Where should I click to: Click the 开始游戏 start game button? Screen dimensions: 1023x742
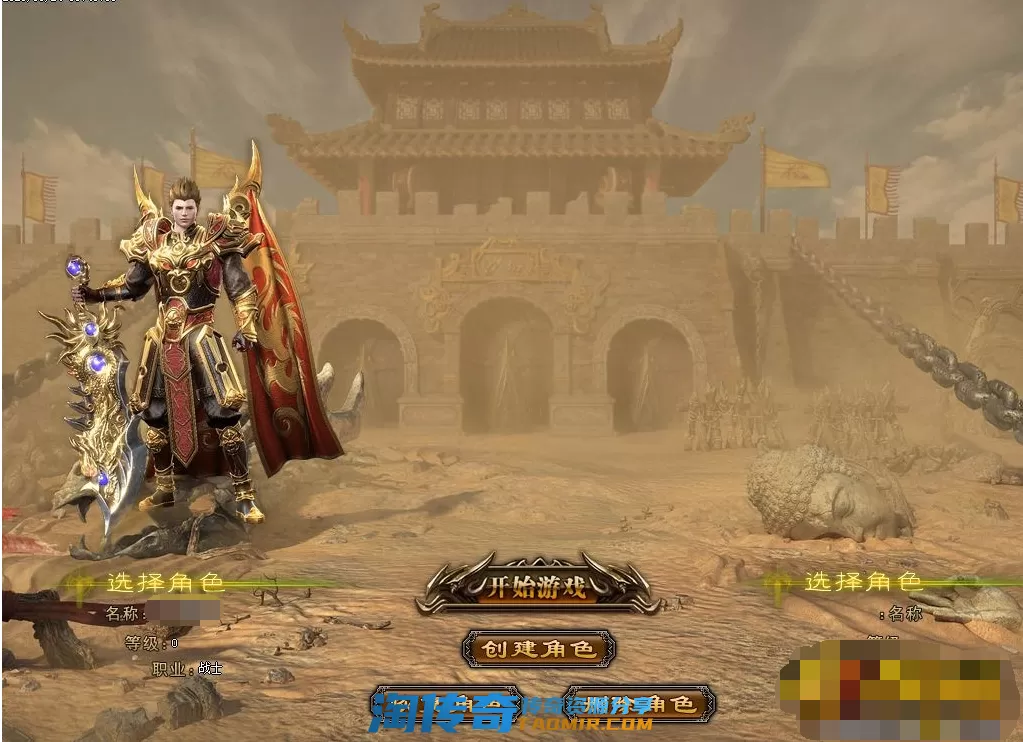click(536, 587)
